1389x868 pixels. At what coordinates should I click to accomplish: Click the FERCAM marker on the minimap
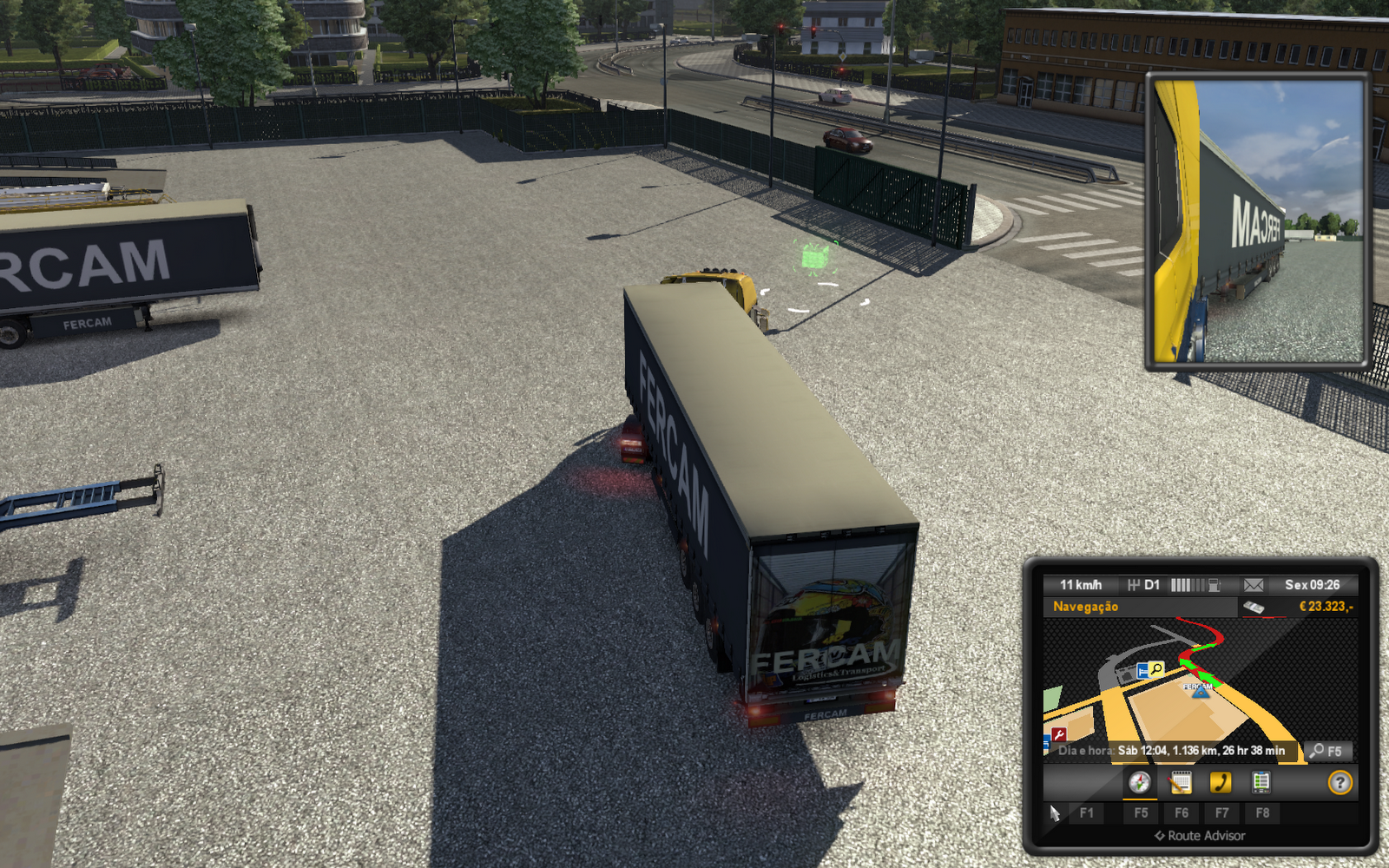1199,691
